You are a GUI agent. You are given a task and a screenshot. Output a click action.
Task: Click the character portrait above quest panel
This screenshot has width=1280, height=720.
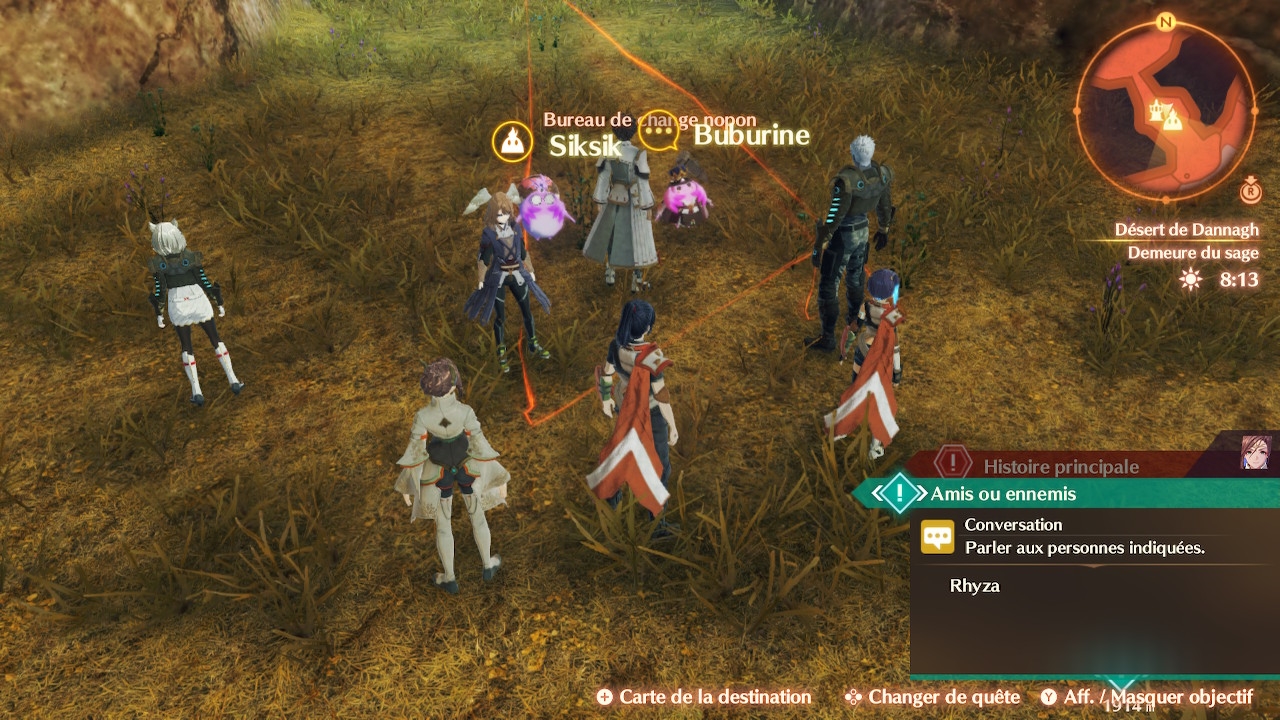pyautogui.click(x=1254, y=452)
